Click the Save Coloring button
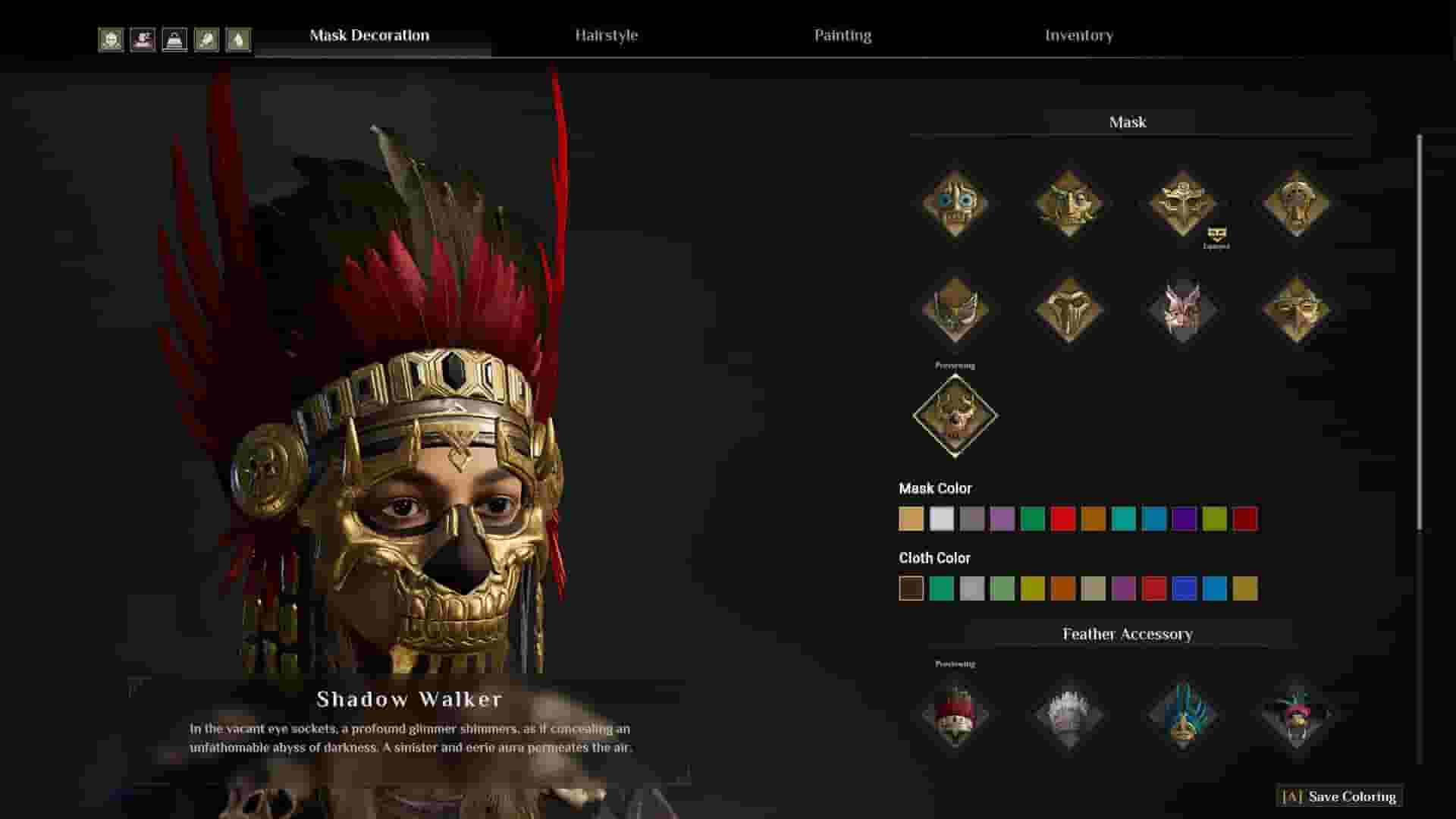This screenshot has width=1456, height=819. (1341, 797)
